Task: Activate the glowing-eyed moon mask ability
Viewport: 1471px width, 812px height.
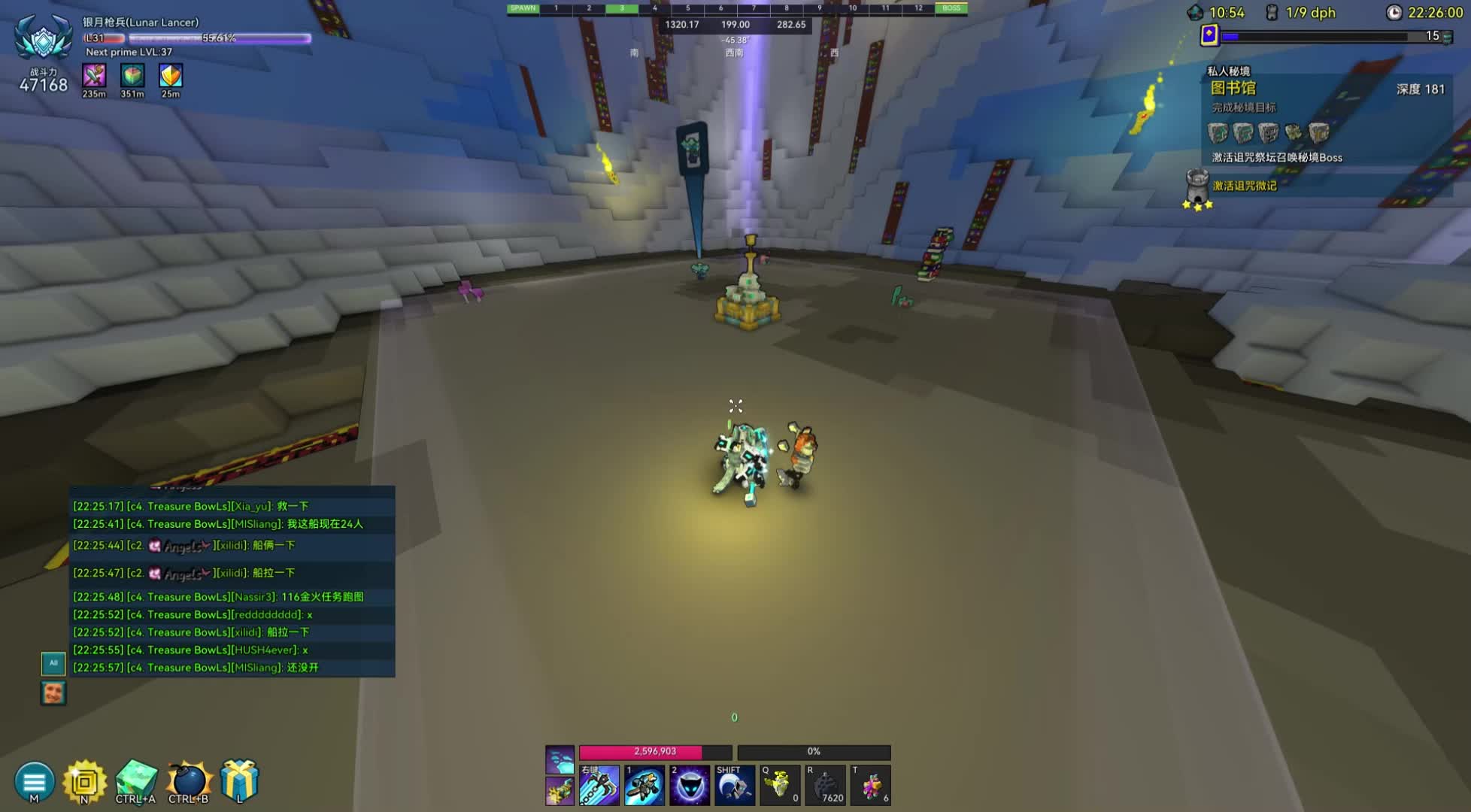Action: pyautogui.click(x=690, y=786)
